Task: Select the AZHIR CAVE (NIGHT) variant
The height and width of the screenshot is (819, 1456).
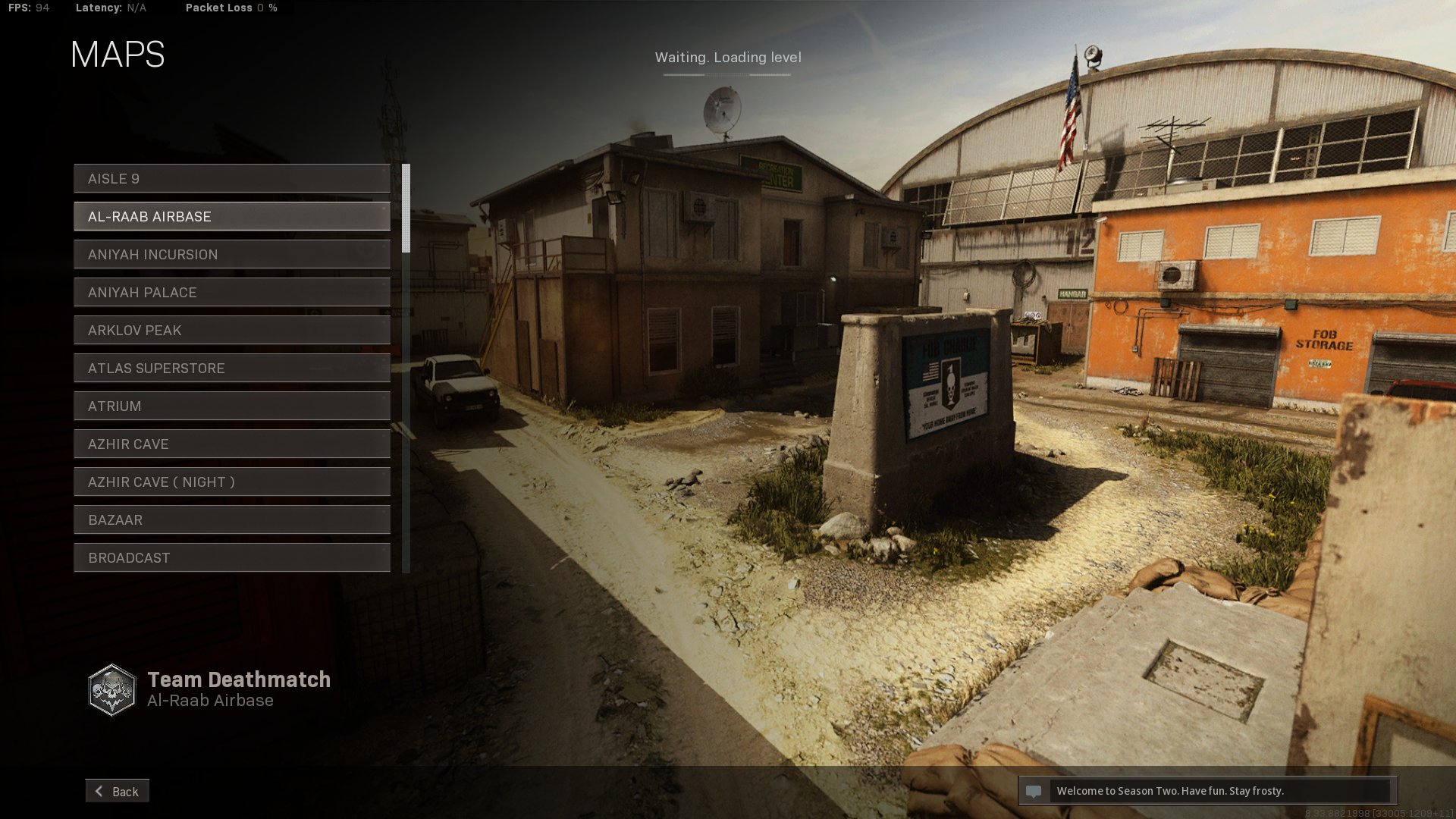Action: tap(231, 482)
